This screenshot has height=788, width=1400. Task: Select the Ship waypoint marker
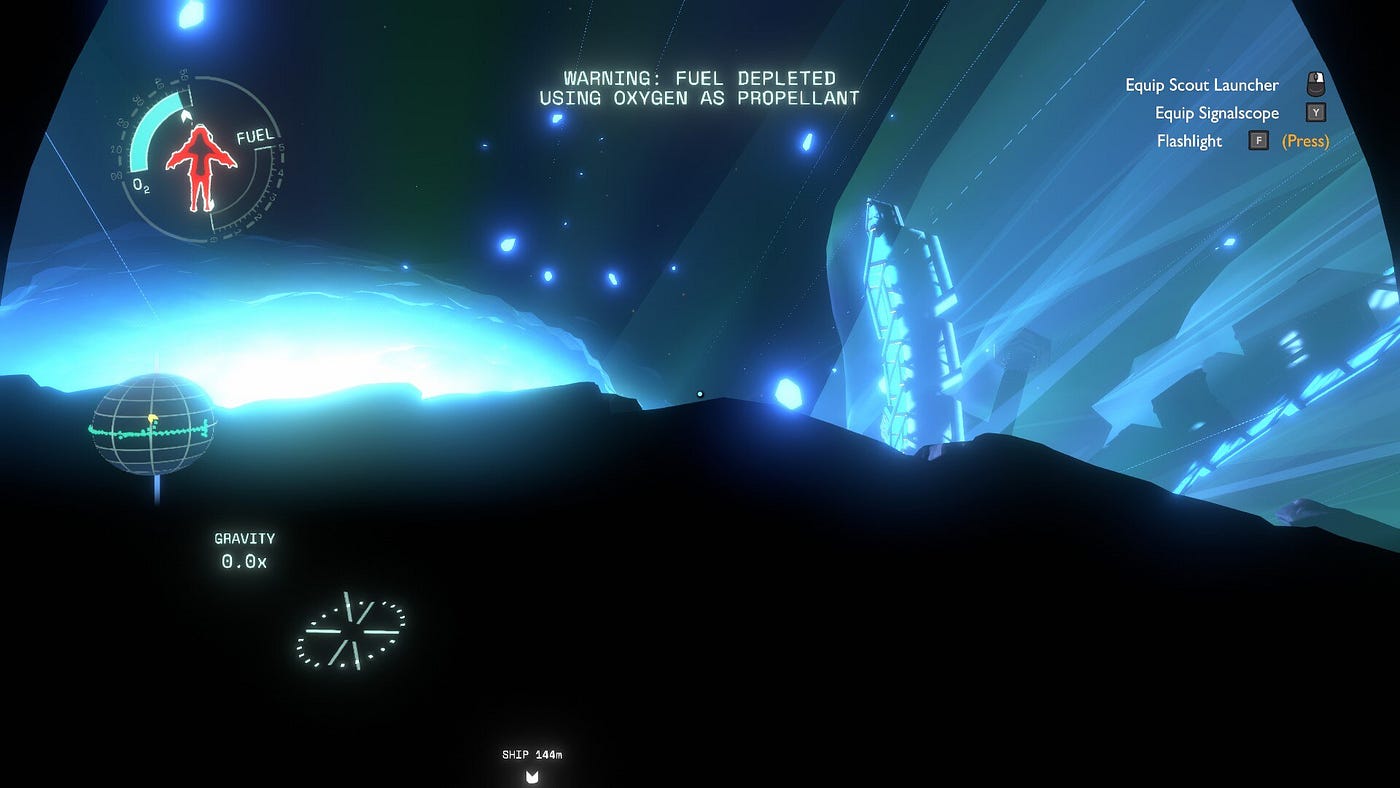[532, 776]
